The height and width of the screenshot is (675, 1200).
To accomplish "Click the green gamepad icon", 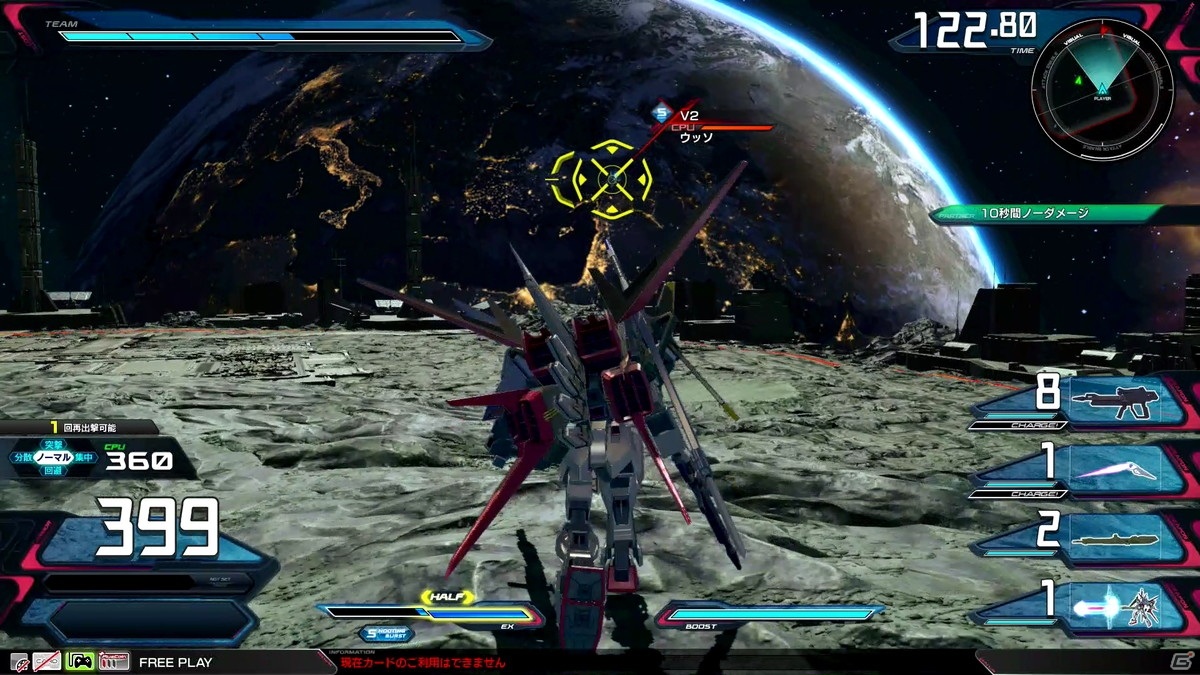I will point(80,661).
